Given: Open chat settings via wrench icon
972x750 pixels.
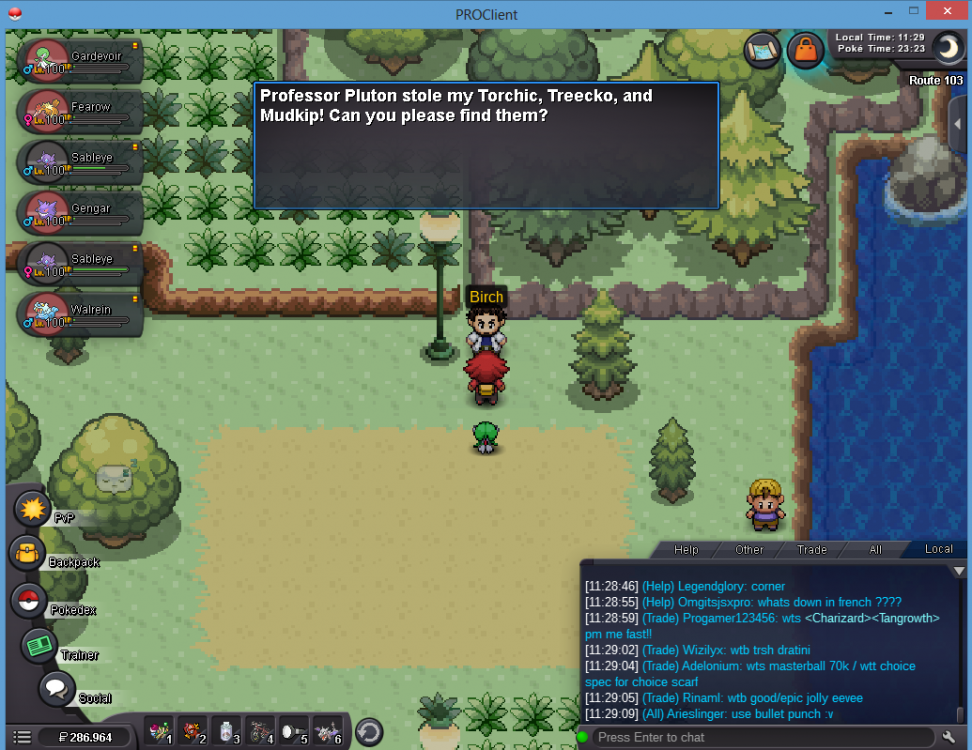Looking at the screenshot, I should pos(950,737).
